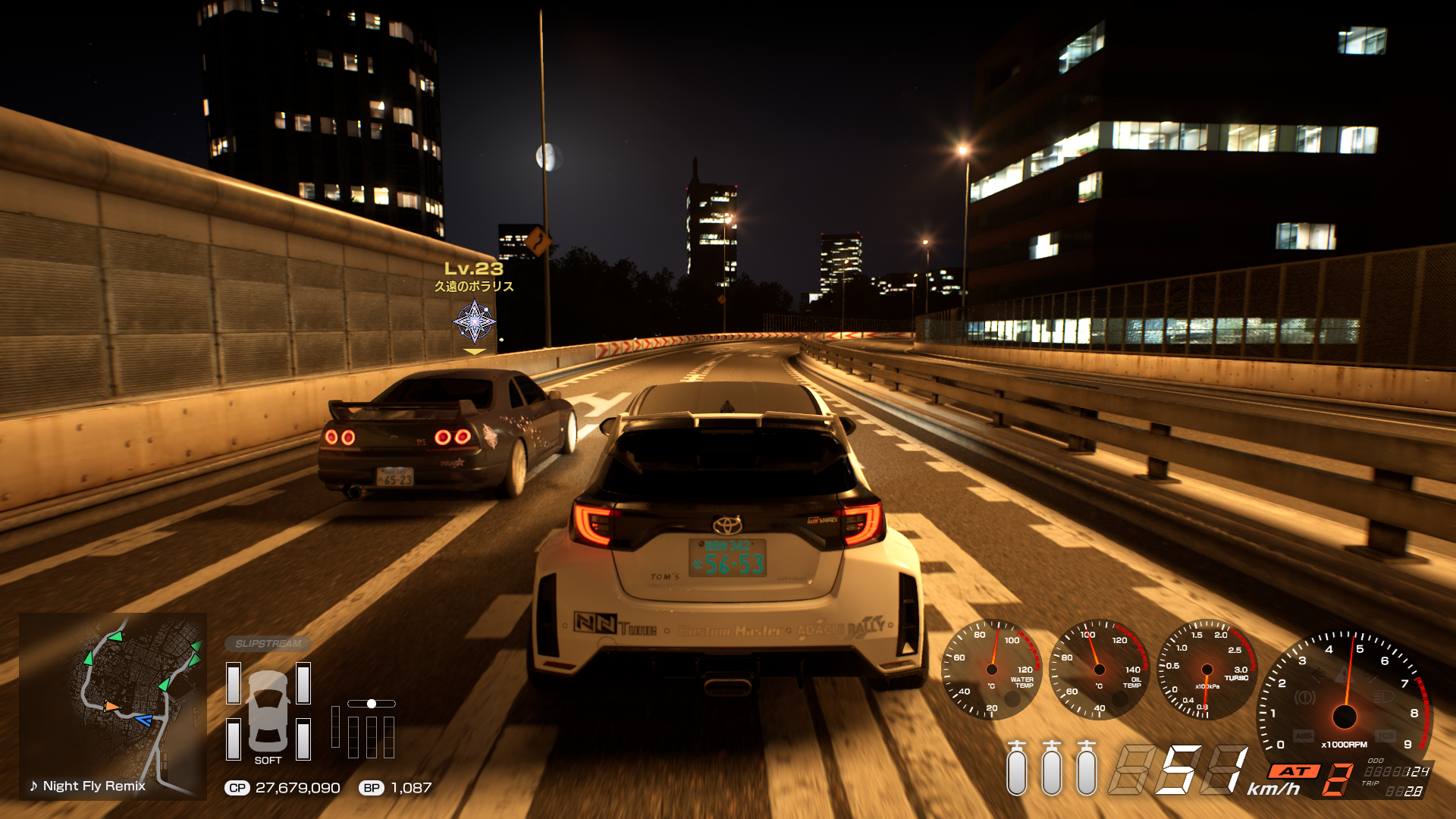Screen dimensions: 1456x819
Task: Click the orange player arrow on minimap
Action: [111, 706]
